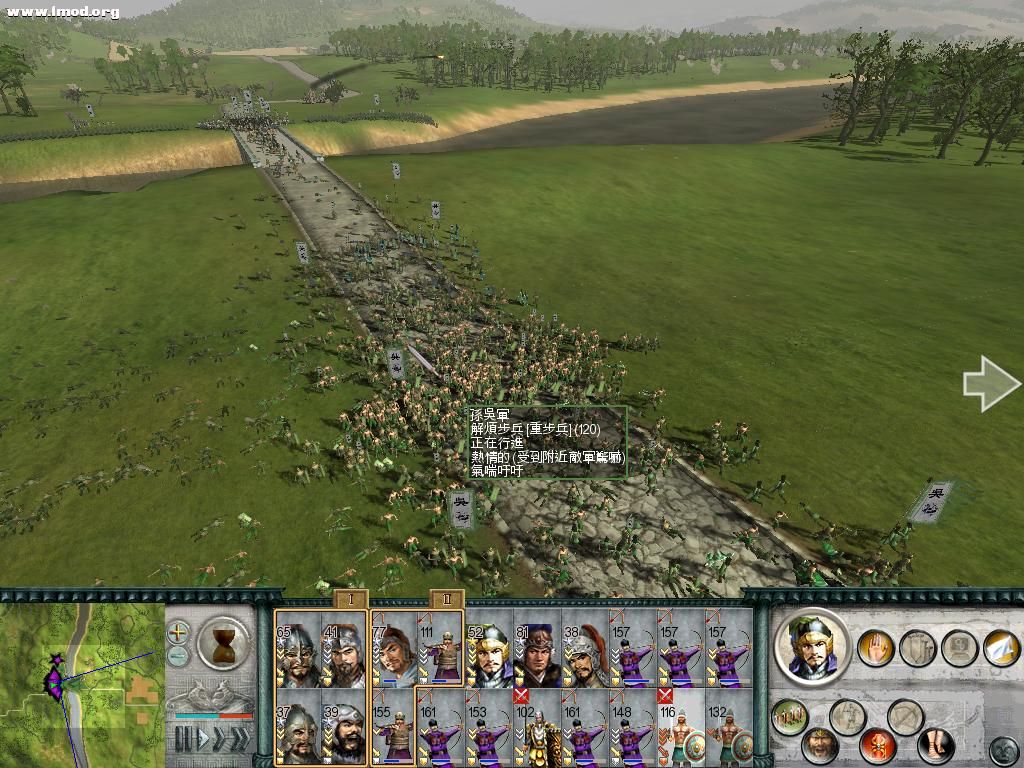Viewport: 1024px width, 768px height.
Task: Set battle speed to triple fast-forward
Action: [240, 739]
